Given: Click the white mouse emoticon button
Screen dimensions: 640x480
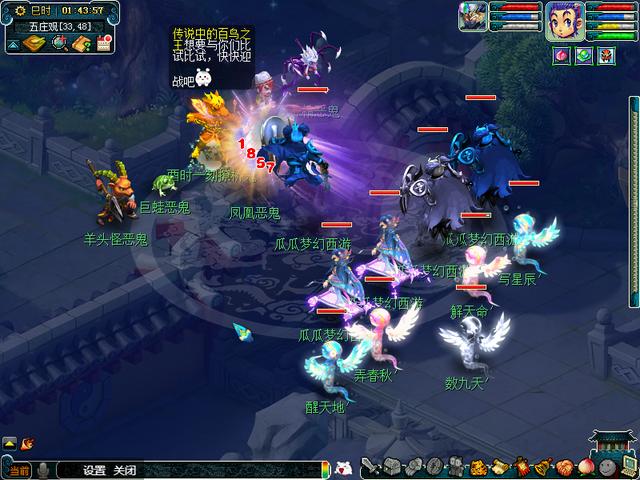Looking at the screenshot, I should [x=344, y=467].
